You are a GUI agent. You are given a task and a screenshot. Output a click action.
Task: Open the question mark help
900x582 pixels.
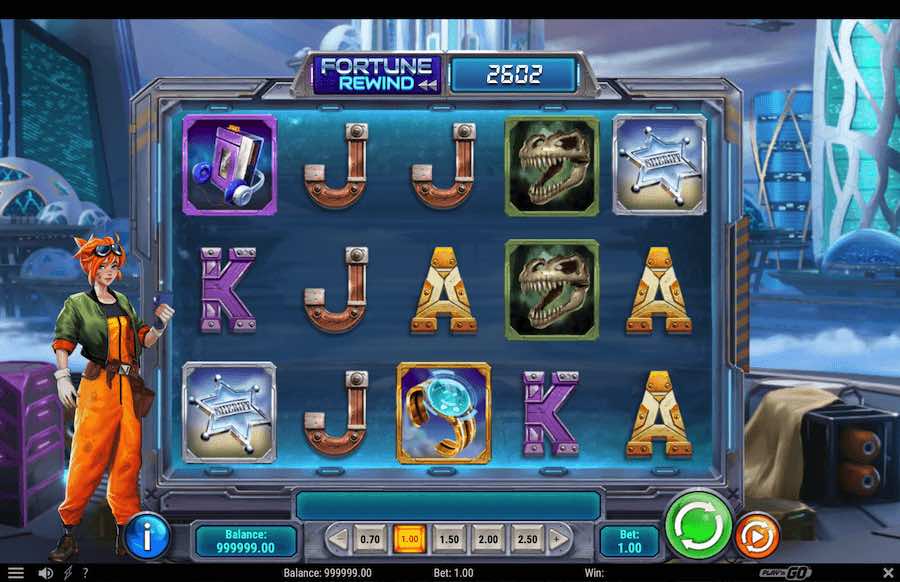click(85, 573)
